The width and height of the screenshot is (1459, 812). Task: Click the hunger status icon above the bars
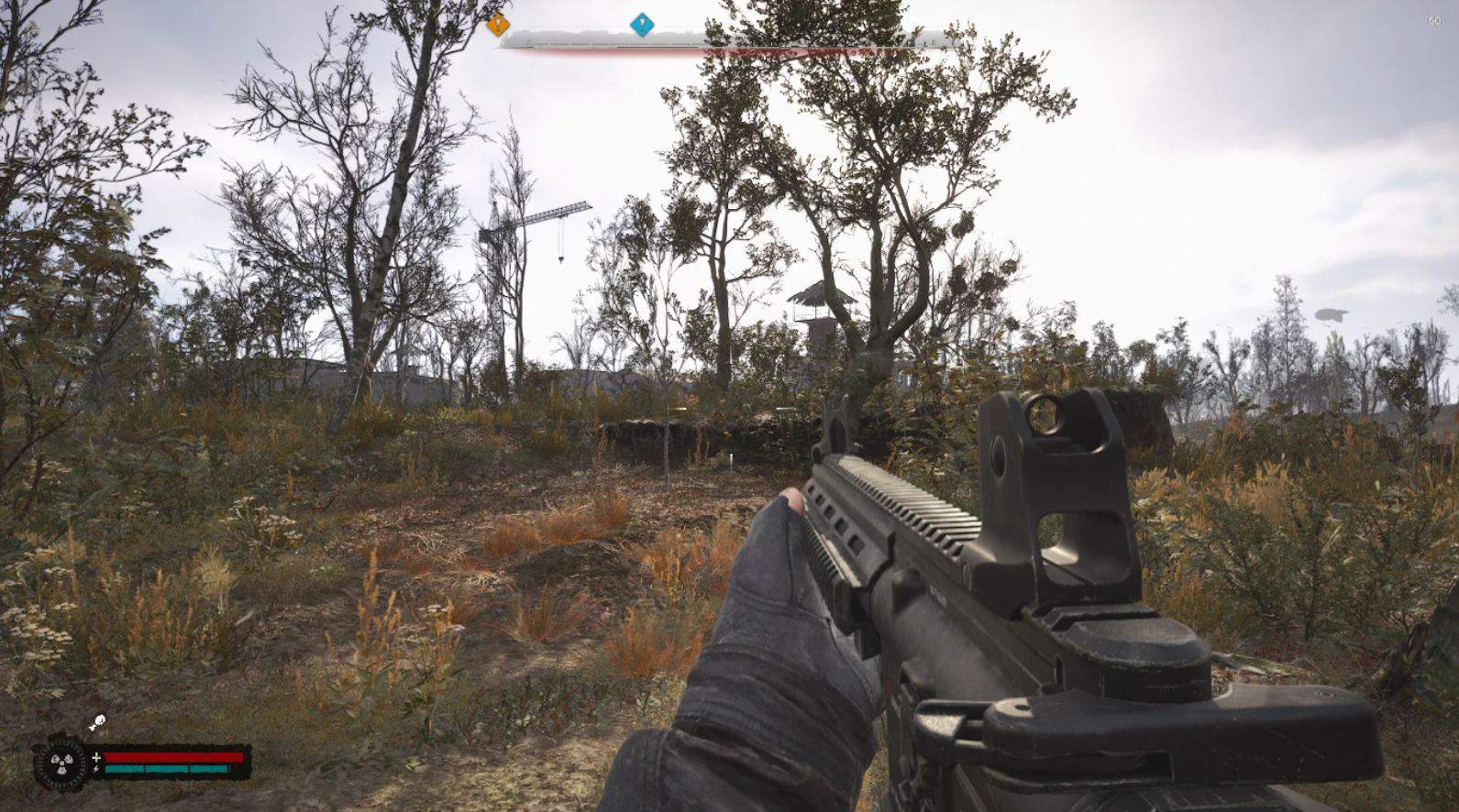[97, 724]
